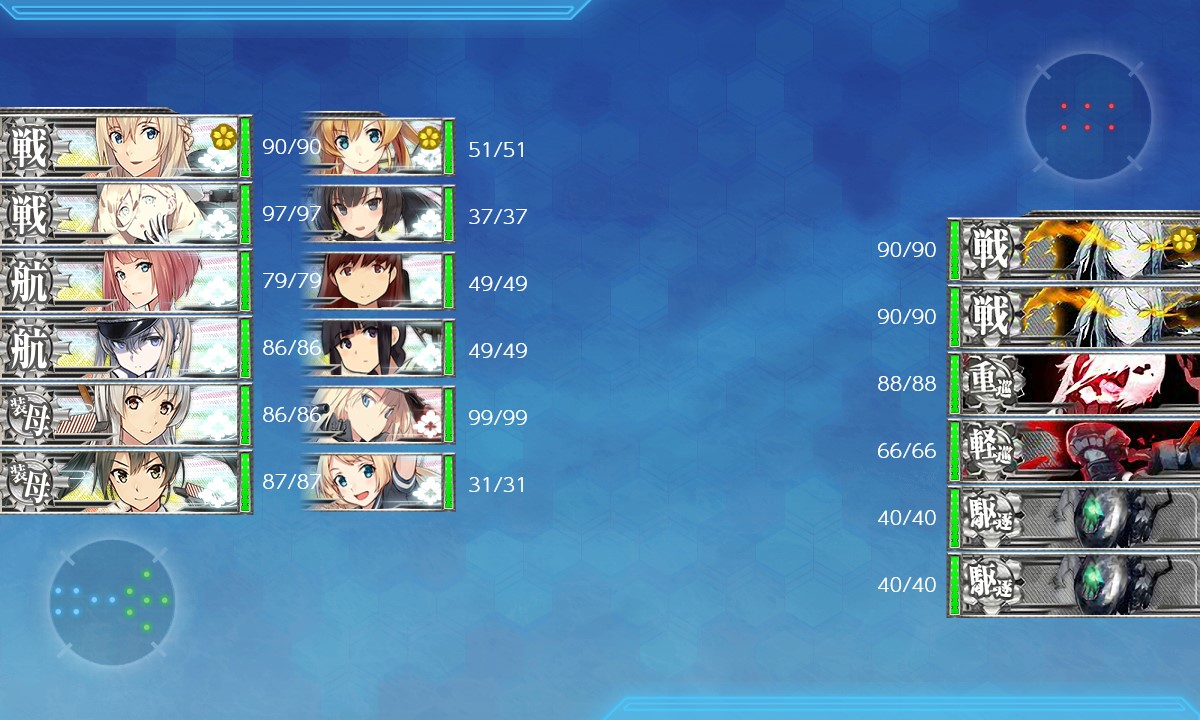
Task: Click the allied formation radar with green dots
Action: [x=112, y=601]
